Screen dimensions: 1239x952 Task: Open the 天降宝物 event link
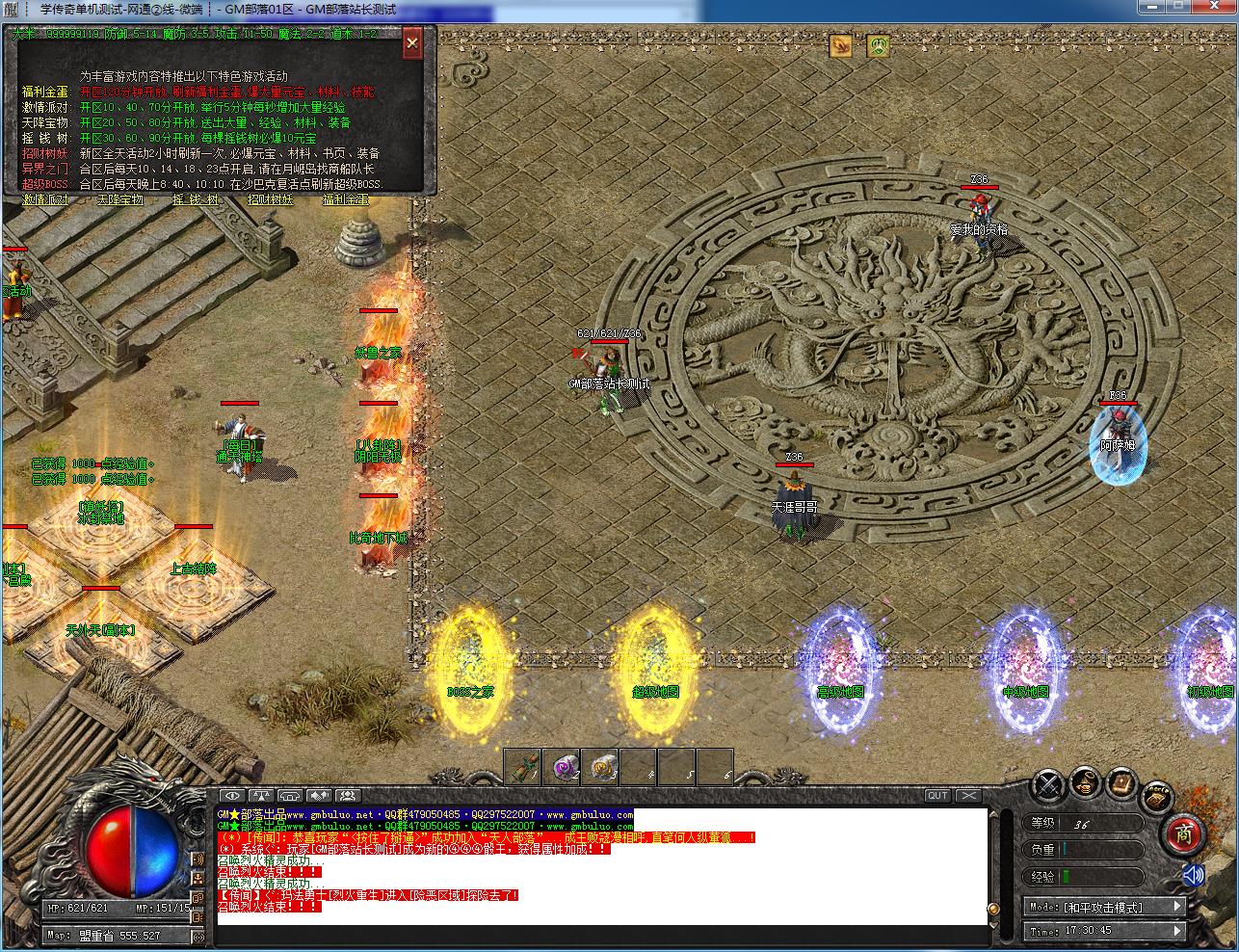119,199
